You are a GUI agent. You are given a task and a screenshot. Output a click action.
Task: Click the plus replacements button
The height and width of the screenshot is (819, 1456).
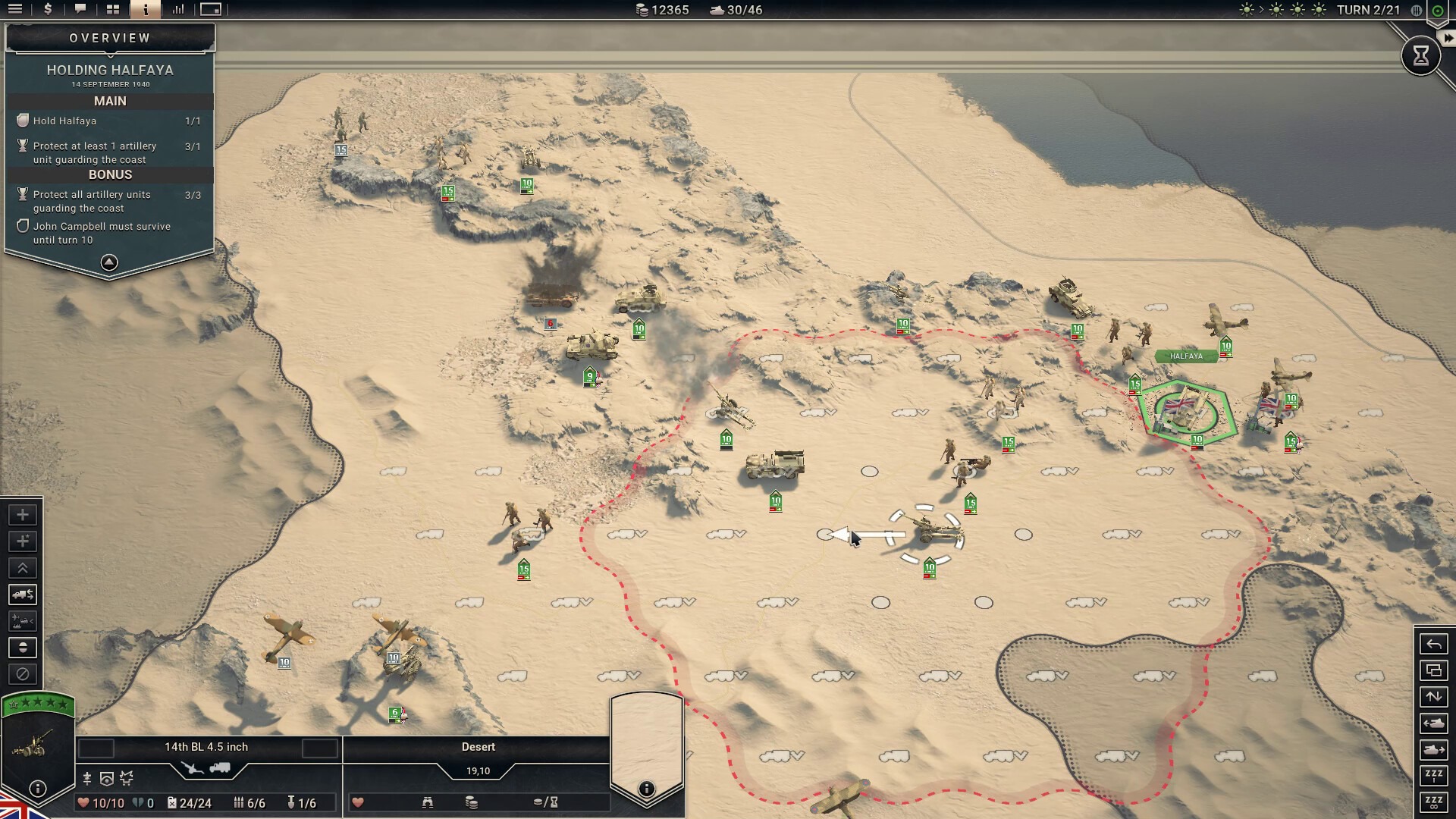(x=23, y=515)
